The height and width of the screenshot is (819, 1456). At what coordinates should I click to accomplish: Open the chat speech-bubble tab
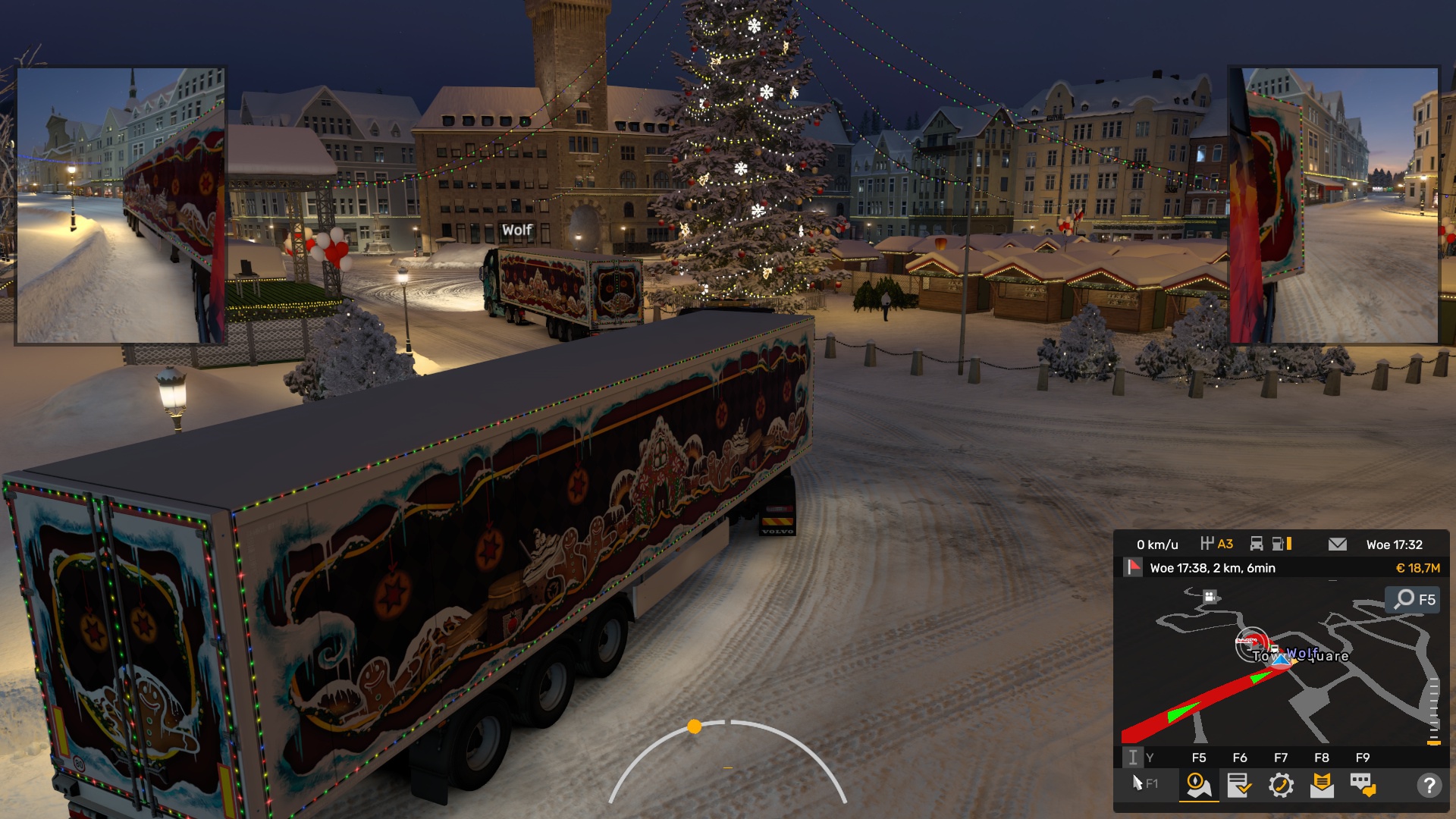[x=1363, y=785]
